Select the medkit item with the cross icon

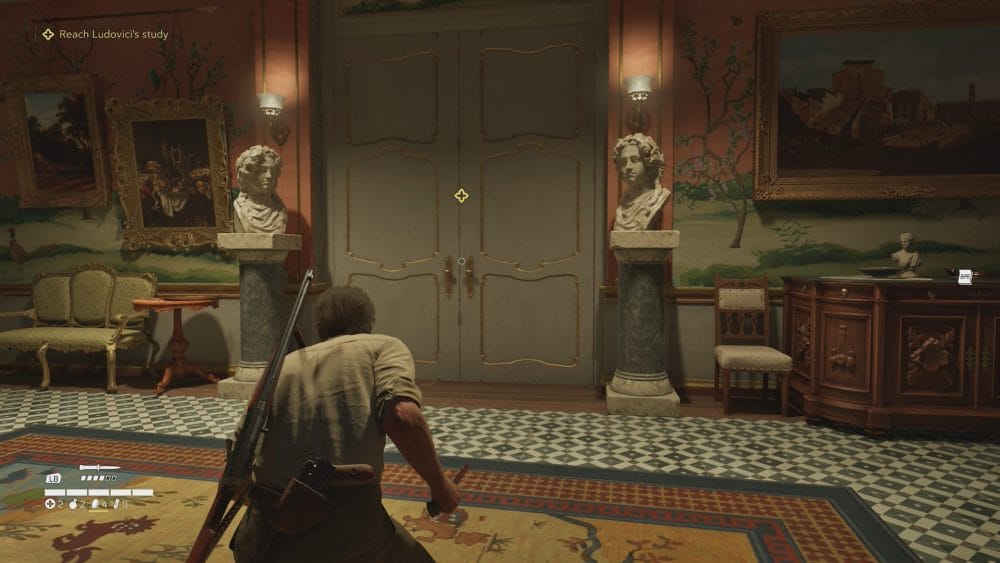[50, 504]
